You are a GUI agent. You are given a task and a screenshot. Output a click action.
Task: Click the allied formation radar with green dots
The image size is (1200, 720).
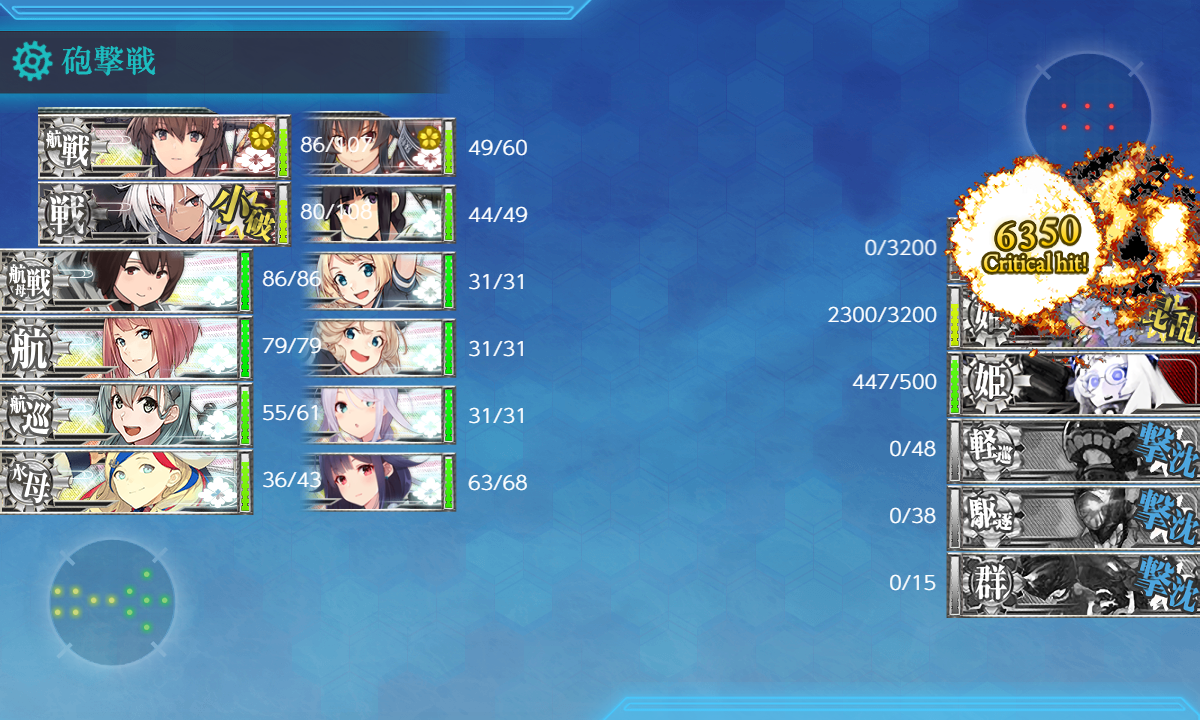[111, 602]
